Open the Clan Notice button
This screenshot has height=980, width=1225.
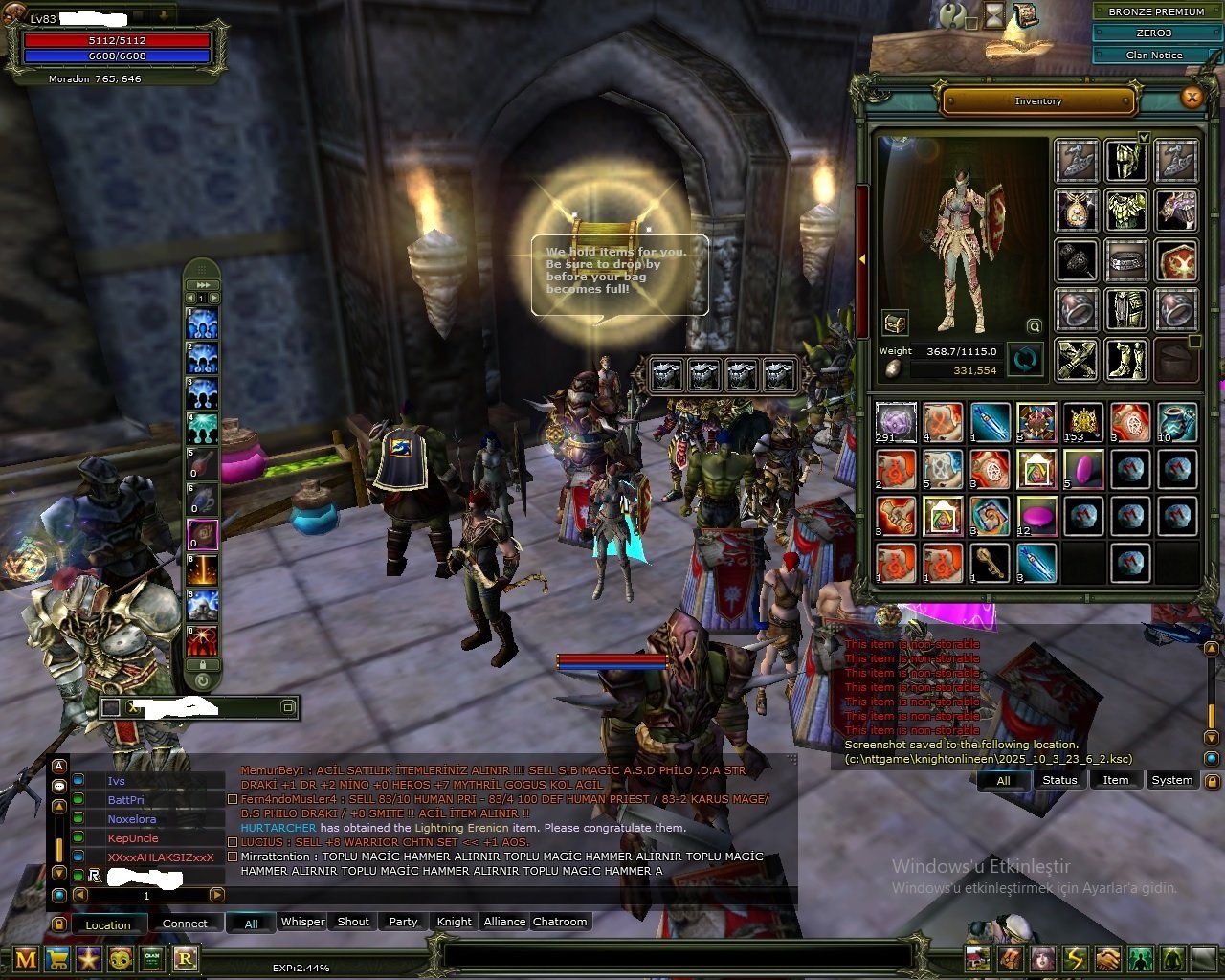click(x=1154, y=55)
